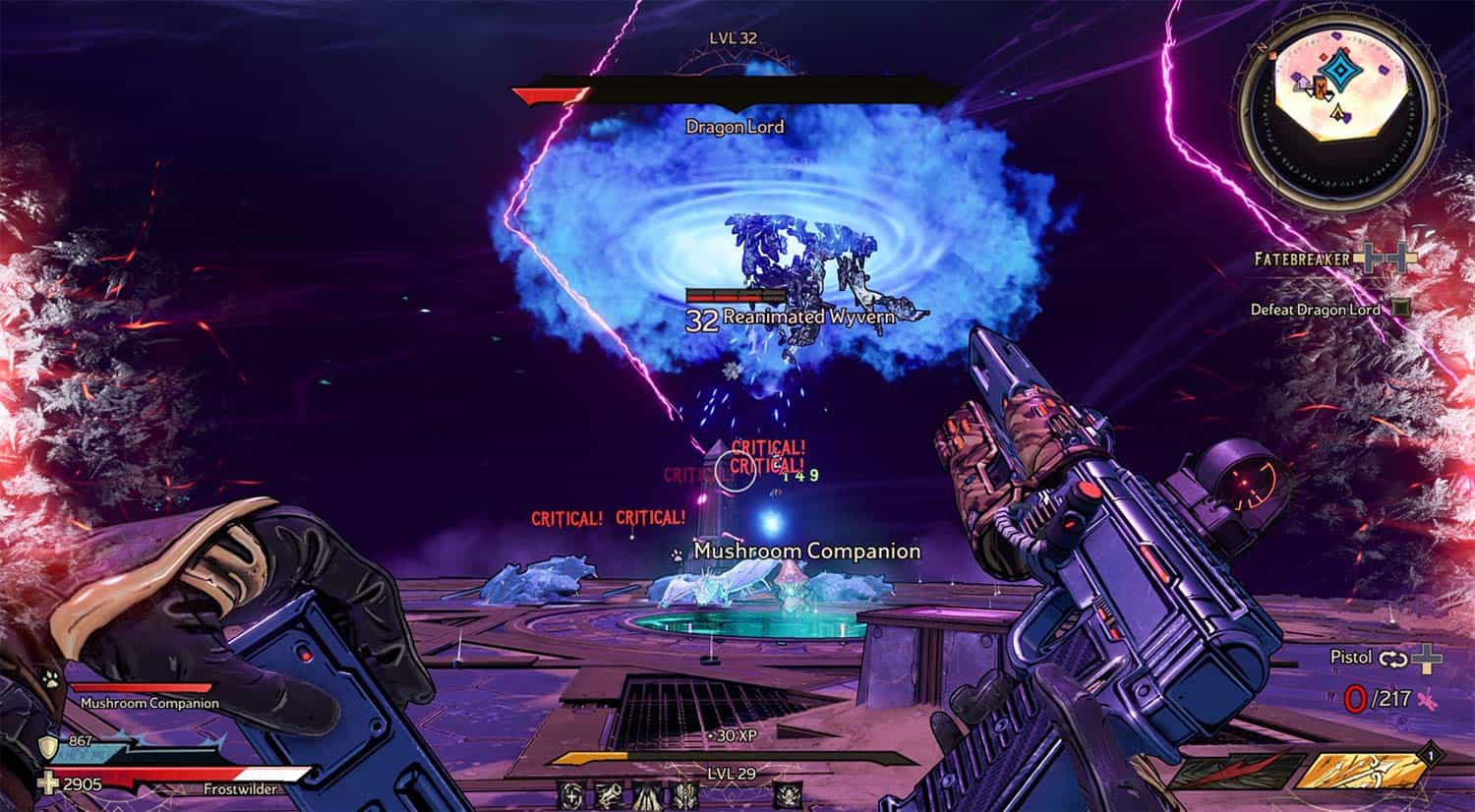Viewport: 1475px width, 812px height.
Task: Check the Defeat Dragon Lord objective box
Action: (1401, 309)
